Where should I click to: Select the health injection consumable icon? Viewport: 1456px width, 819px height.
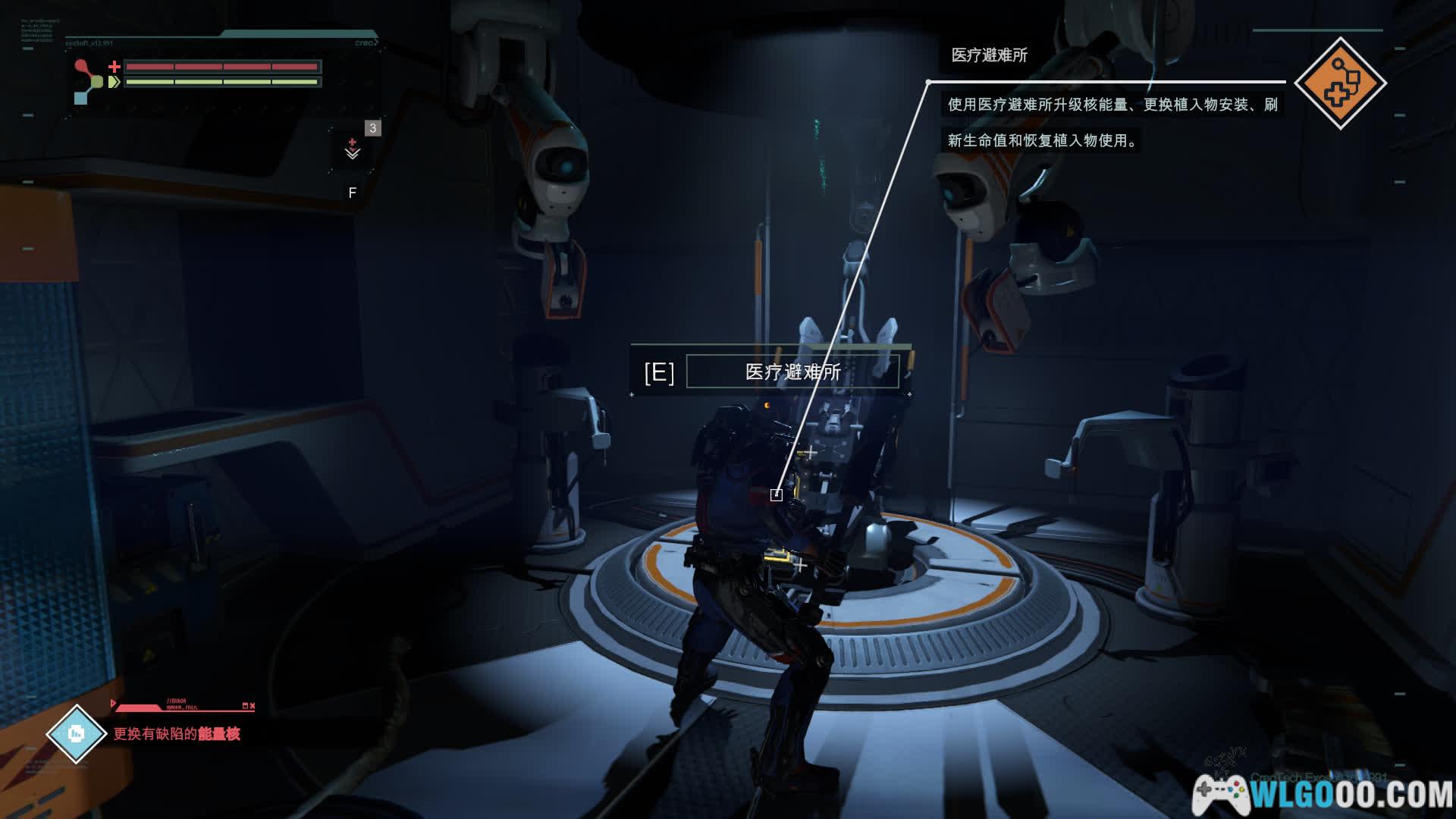click(353, 149)
